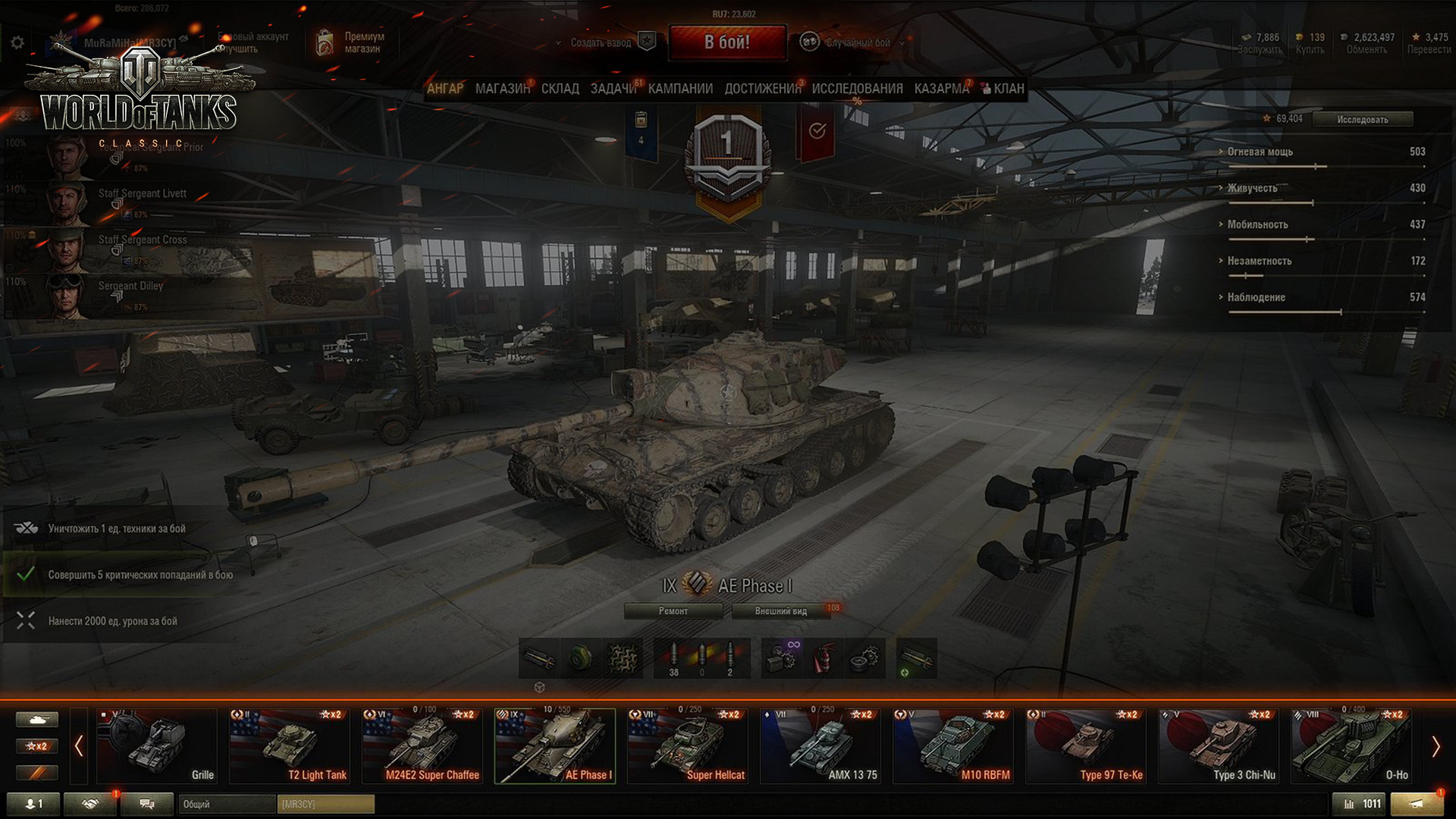Open the КЛАН tab
1456x819 pixels.
pos(1008,89)
